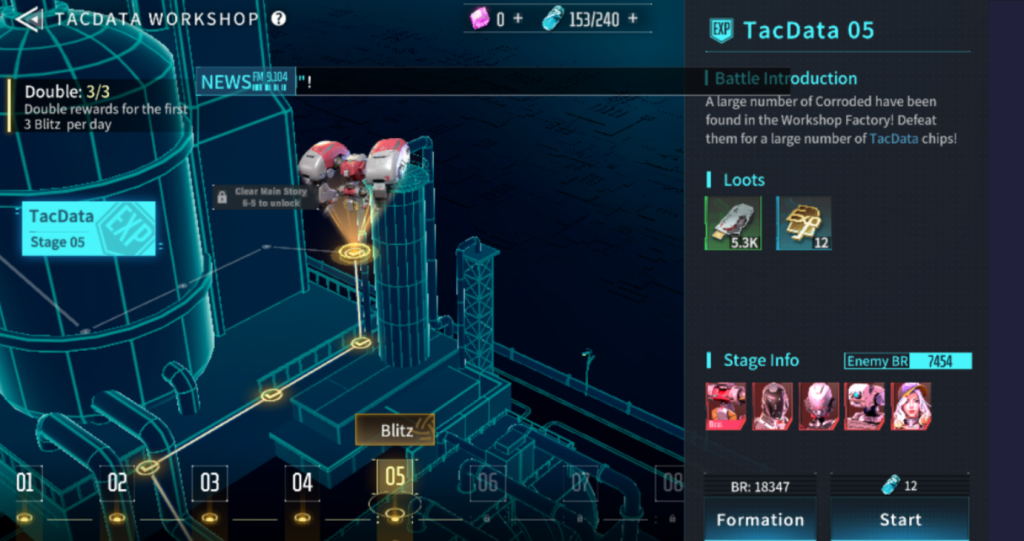Blitz stage 05
The height and width of the screenshot is (541, 1024).
pos(396,431)
